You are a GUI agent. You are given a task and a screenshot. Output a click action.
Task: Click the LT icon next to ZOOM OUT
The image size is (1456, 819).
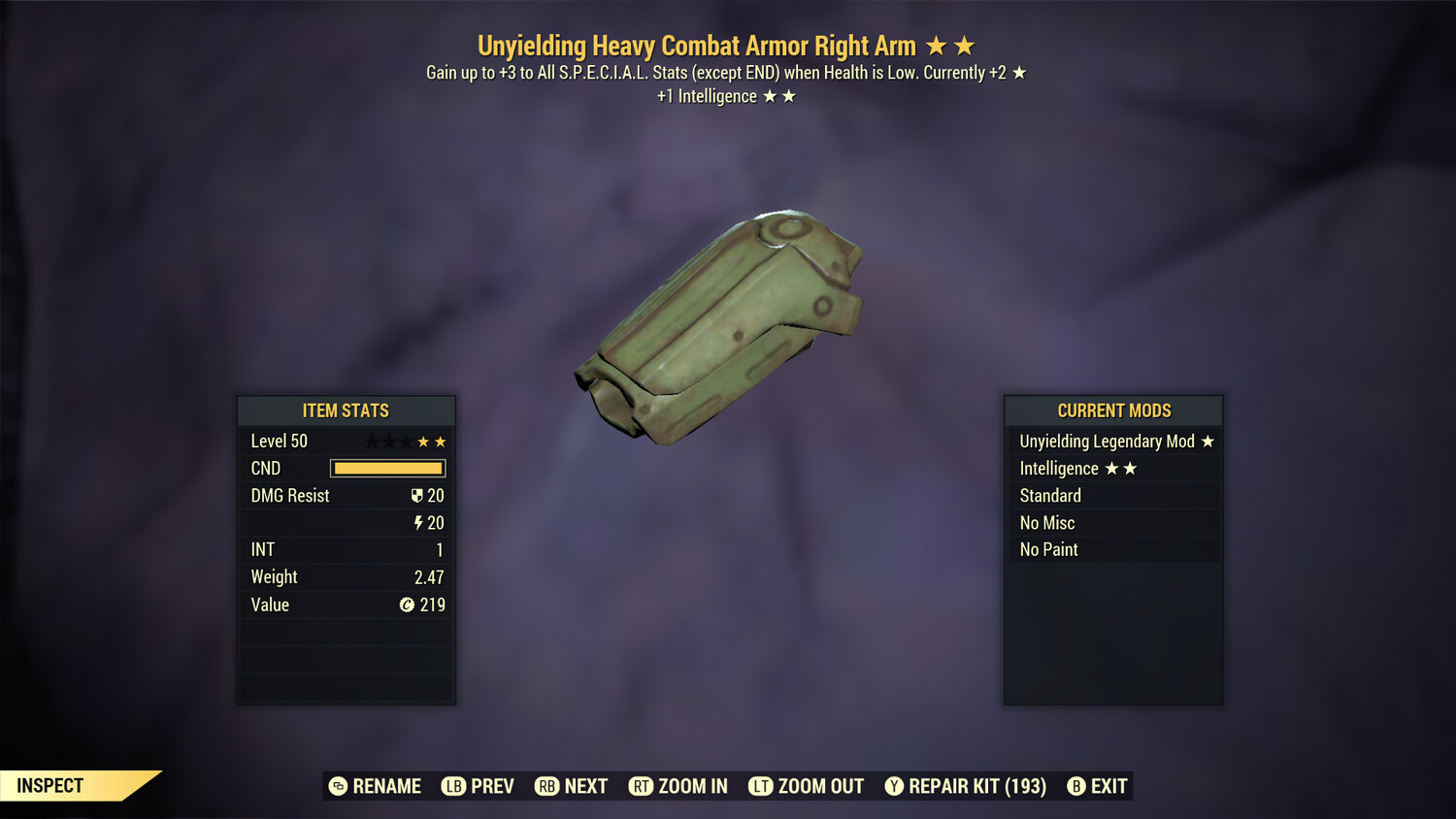760,786
